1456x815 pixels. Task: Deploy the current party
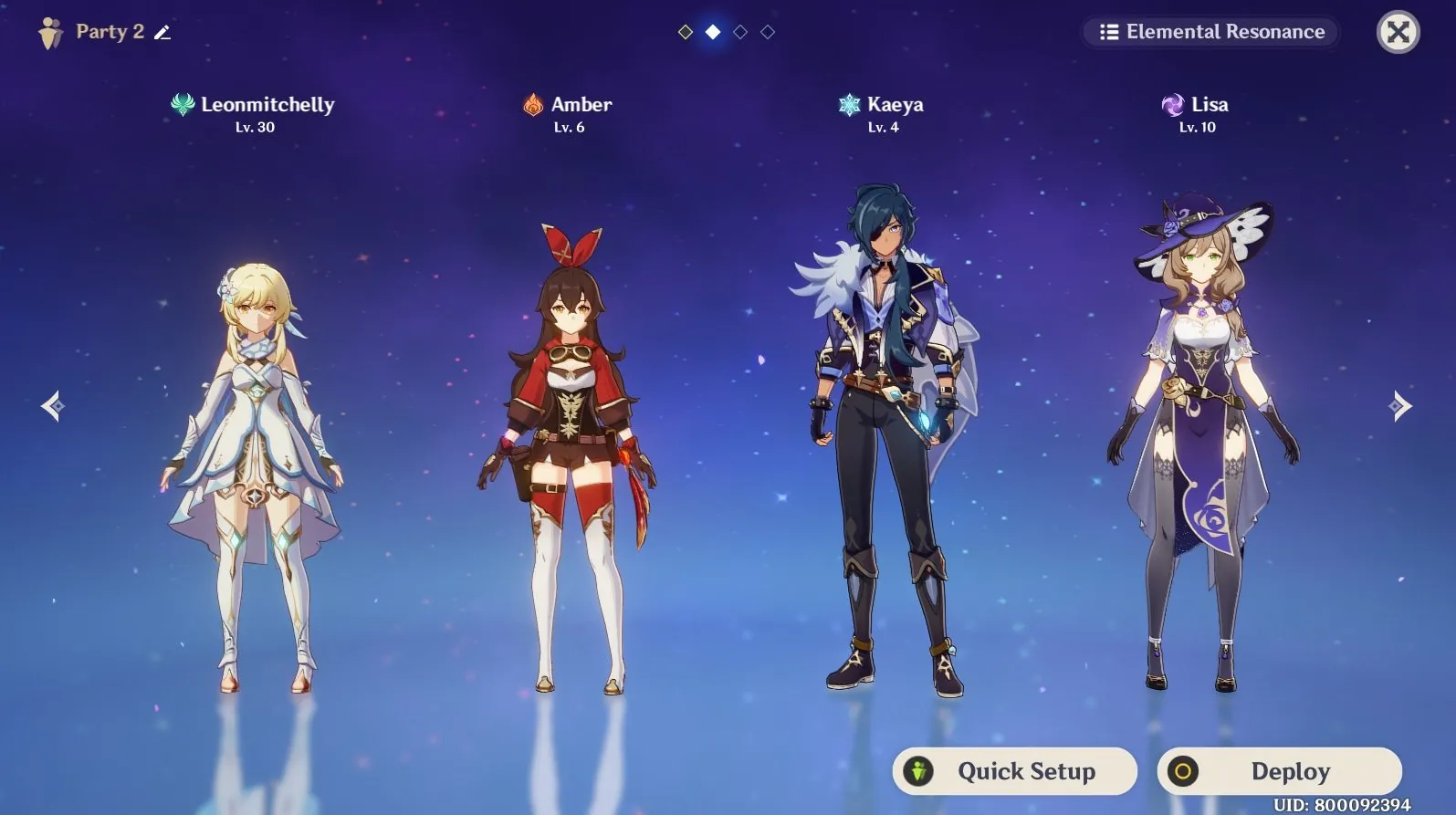[x=1279, y=771]
